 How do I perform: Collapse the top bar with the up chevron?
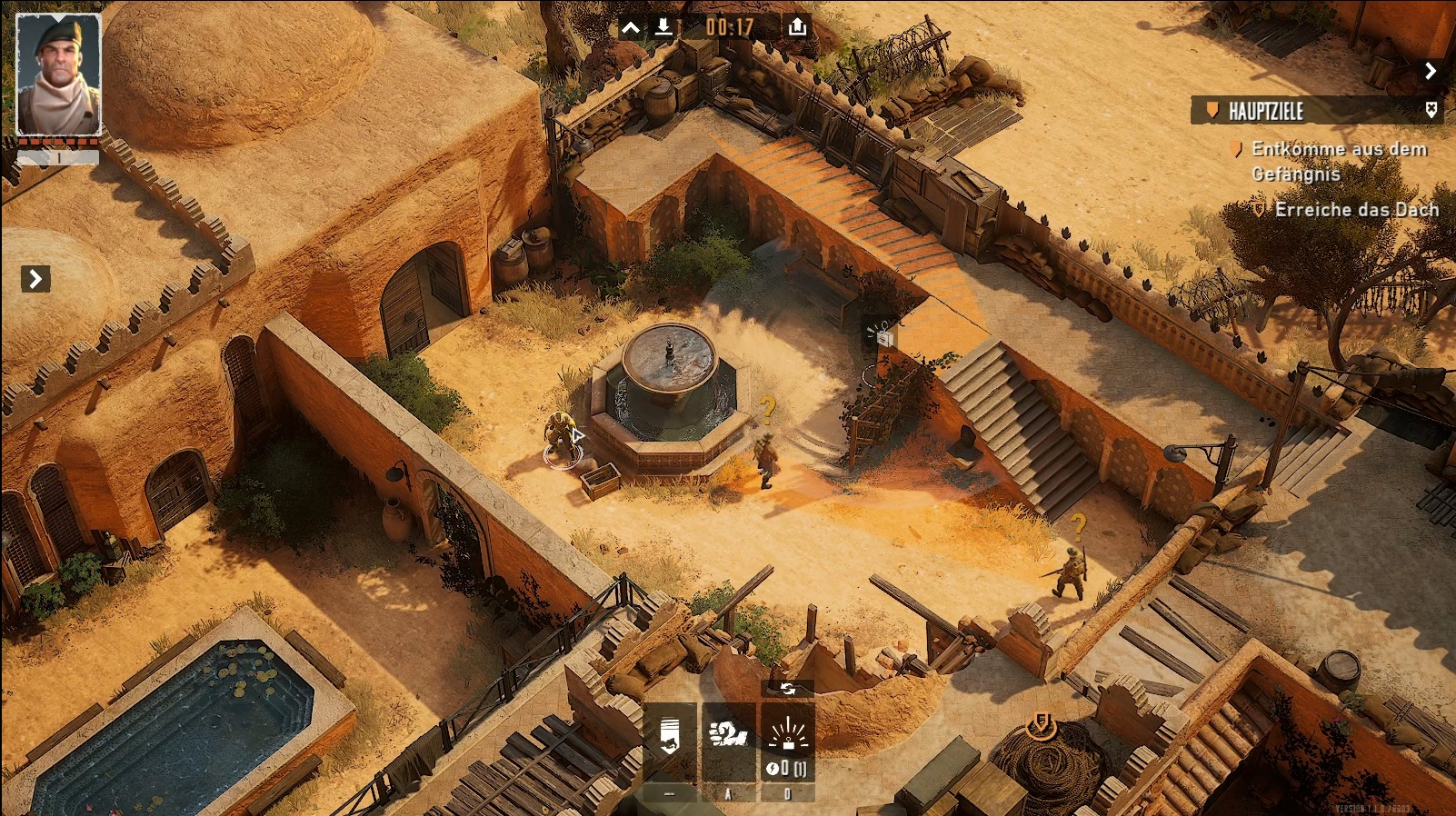tap(630, 27)
